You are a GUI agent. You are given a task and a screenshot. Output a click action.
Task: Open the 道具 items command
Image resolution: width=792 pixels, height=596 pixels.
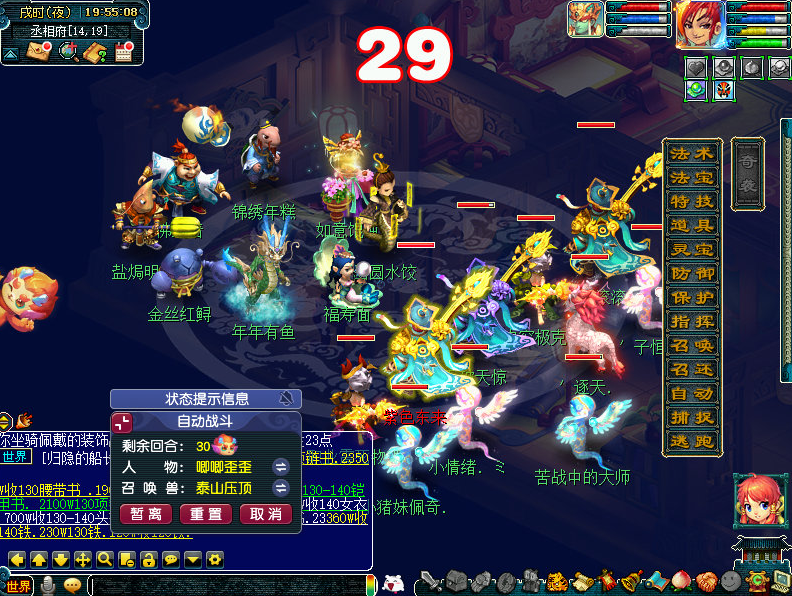tap(692, 226)
